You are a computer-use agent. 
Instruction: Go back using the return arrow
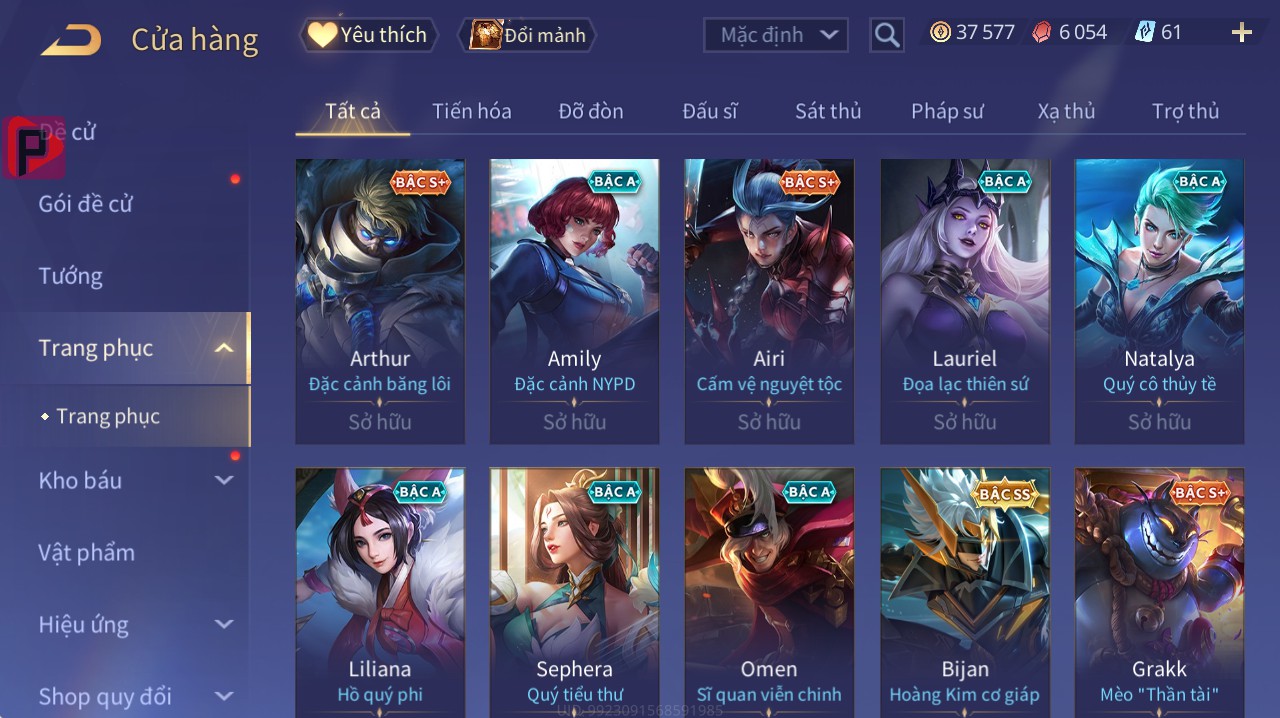[x=72, y=40]
